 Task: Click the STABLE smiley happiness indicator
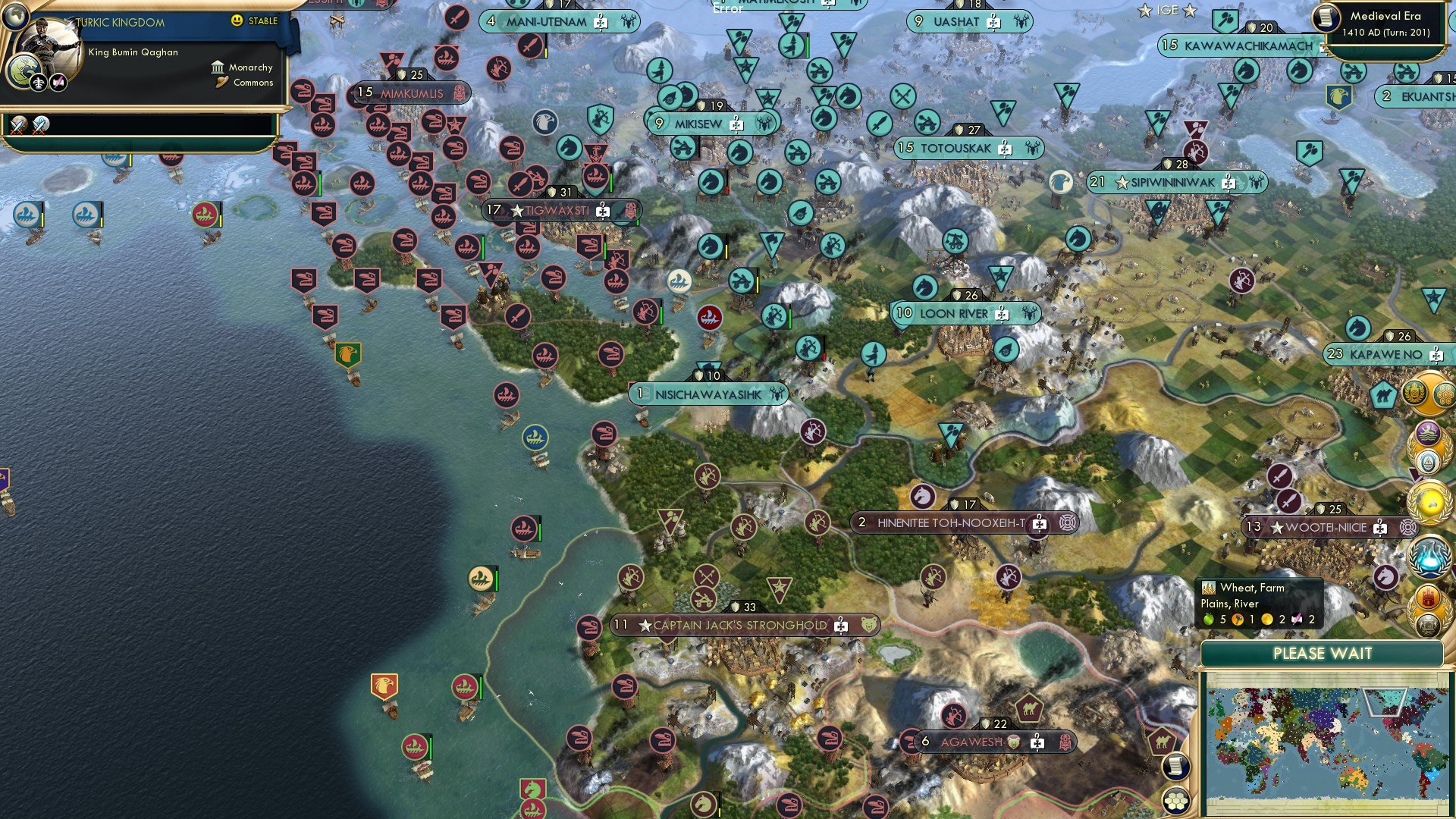(x=237, y=21)
